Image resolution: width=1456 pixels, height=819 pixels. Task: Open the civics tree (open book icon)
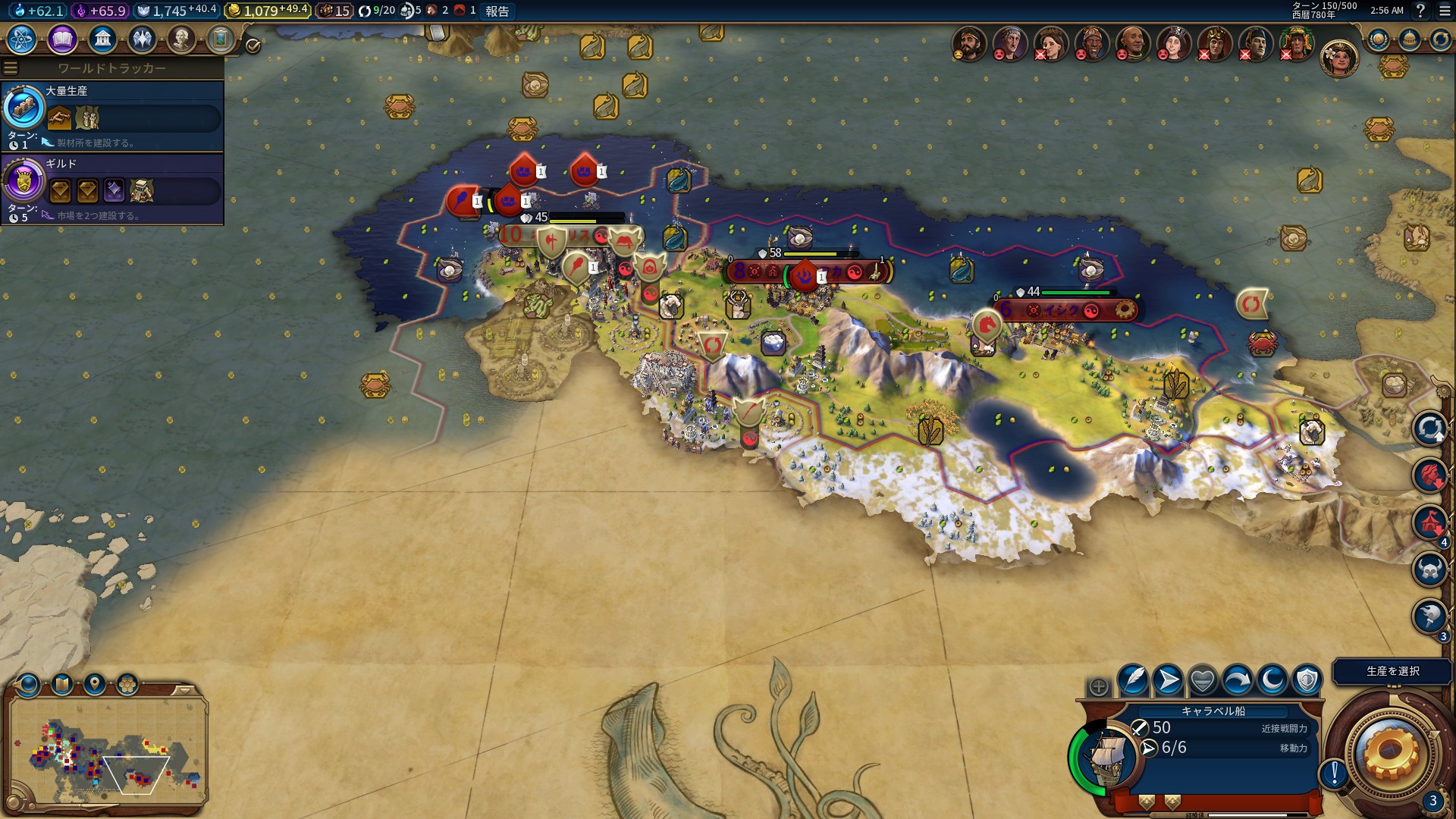pyautogui.click(x=62, y=39)
